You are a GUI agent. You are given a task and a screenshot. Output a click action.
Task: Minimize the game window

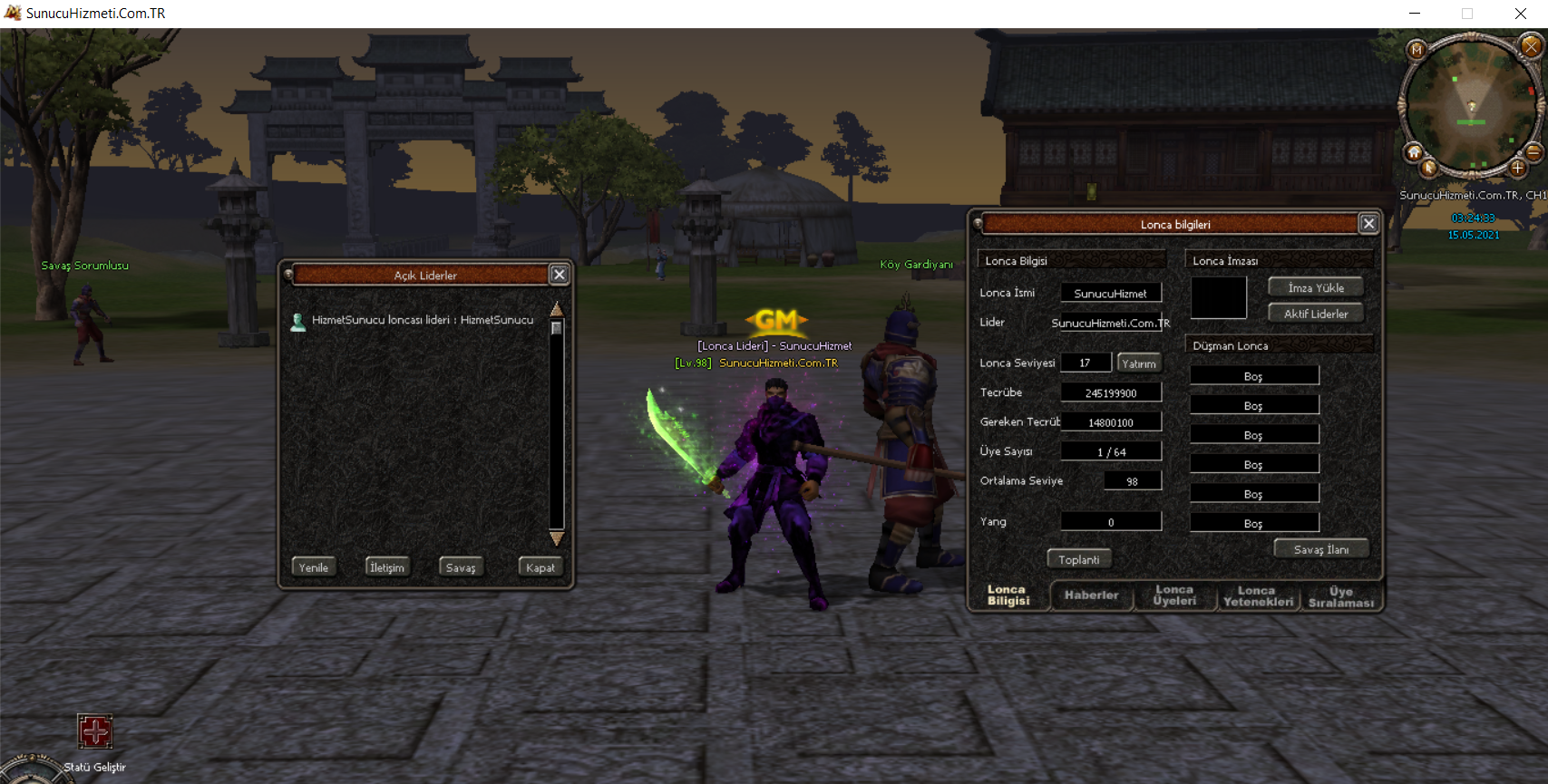(1415, 14)
